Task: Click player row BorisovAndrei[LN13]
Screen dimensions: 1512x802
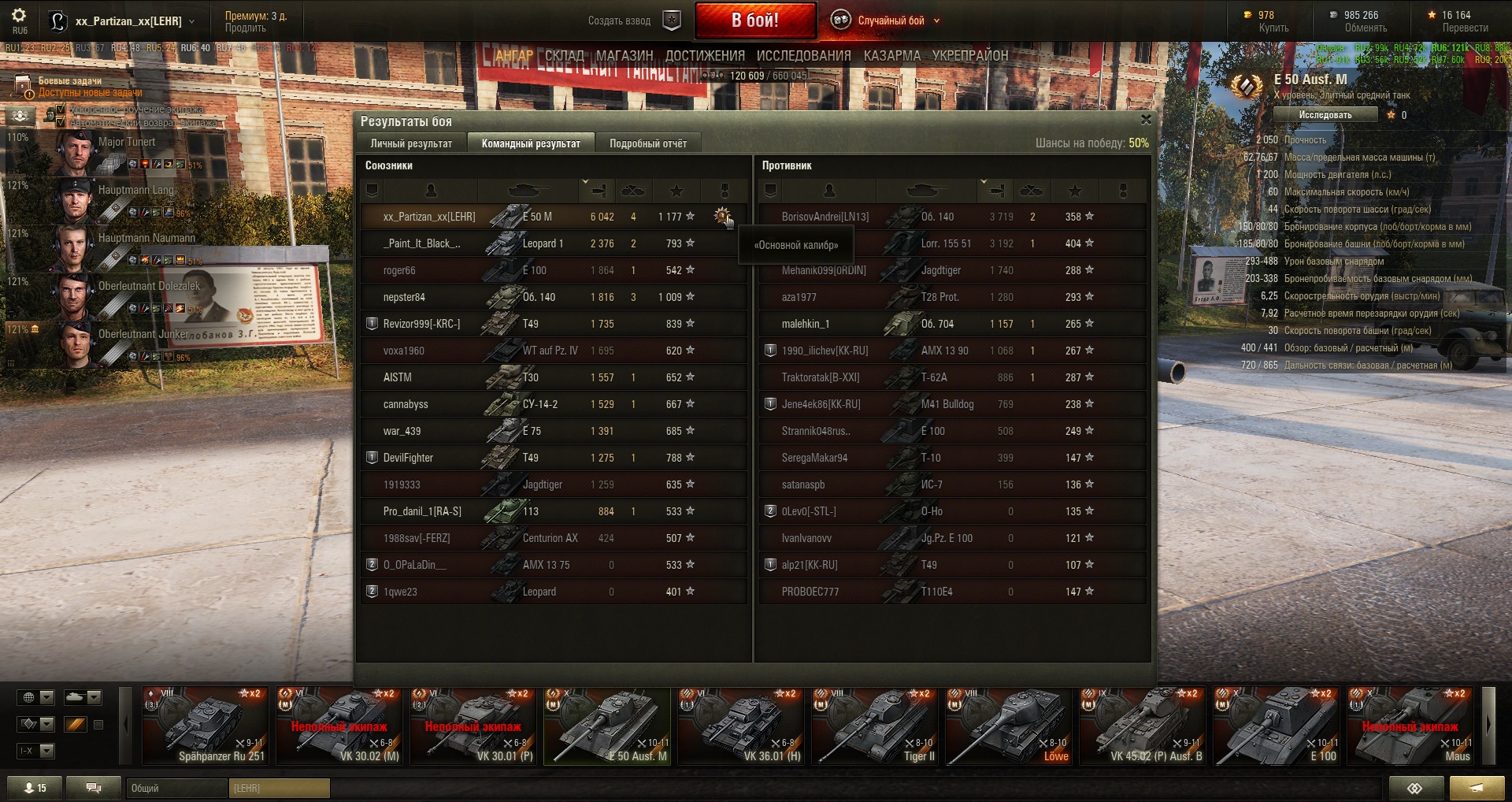Action: [x=825, y=217]
